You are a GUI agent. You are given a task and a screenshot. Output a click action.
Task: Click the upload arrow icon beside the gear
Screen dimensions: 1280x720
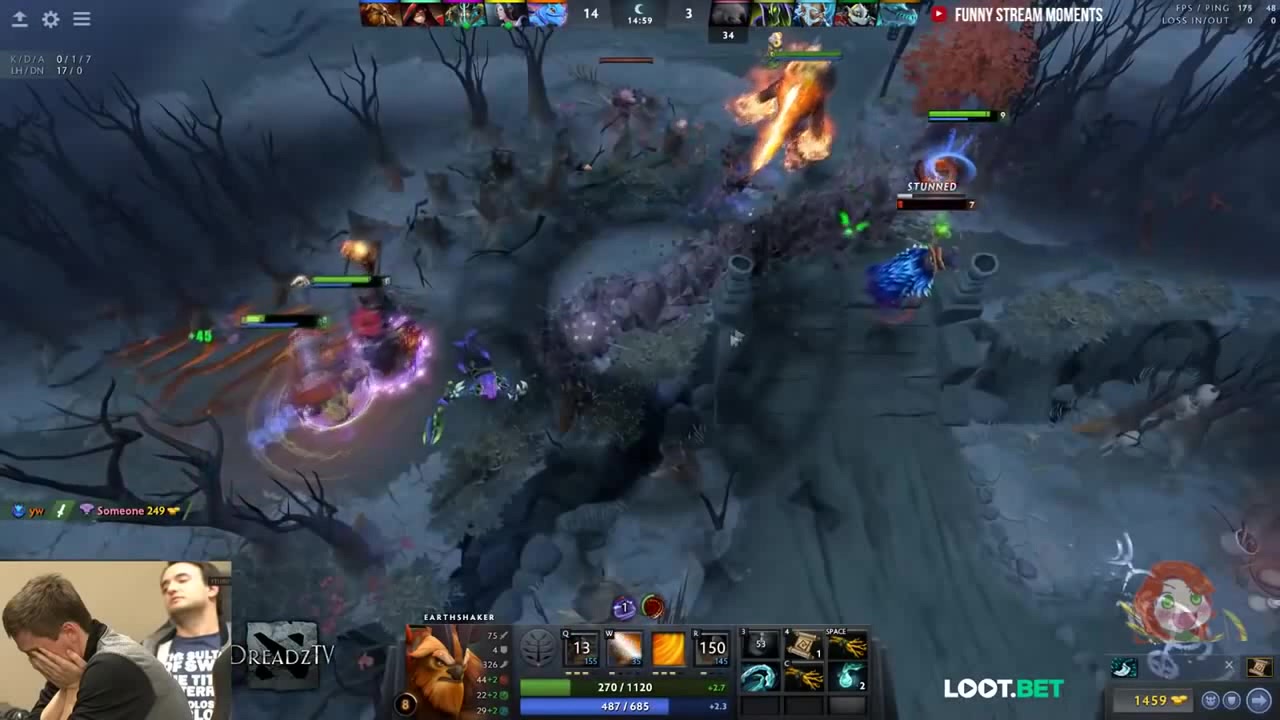click(x=19, y=19)
